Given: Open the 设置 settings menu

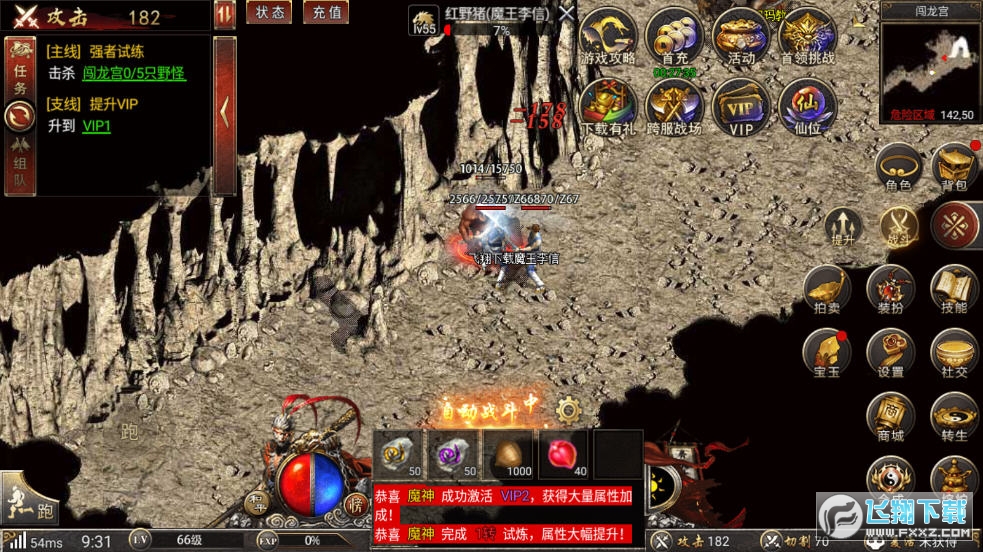Looking at the screenshot, I should (x=890, y=353).
